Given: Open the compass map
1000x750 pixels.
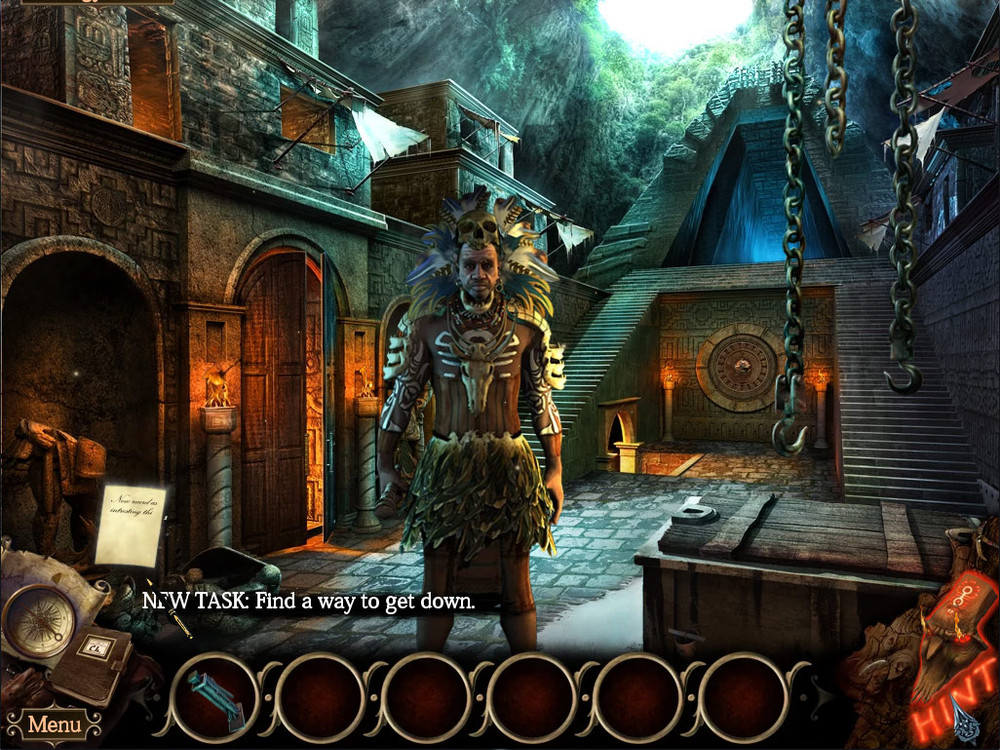Looking at the screenshot, I should pos(39,620).
